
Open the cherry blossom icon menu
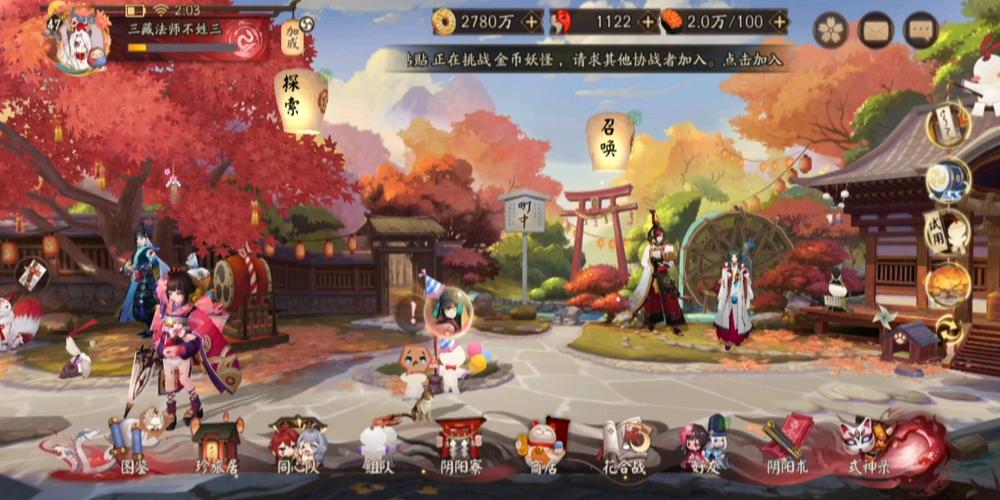[830, 29]
